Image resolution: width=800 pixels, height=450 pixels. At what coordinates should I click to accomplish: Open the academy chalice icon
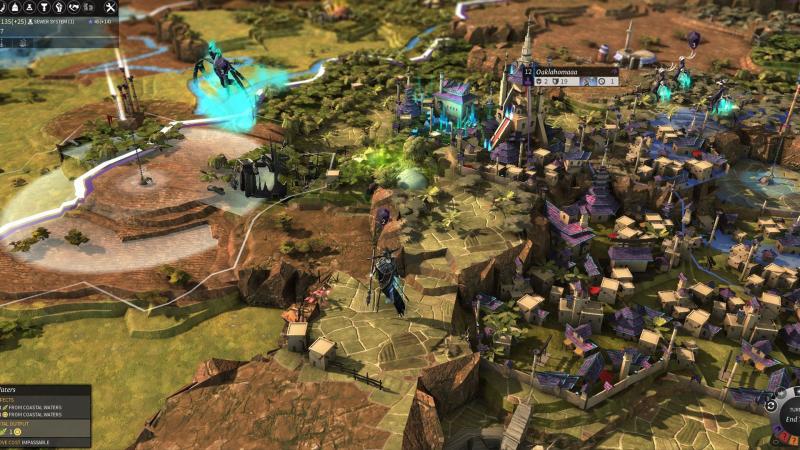(43, 6)
